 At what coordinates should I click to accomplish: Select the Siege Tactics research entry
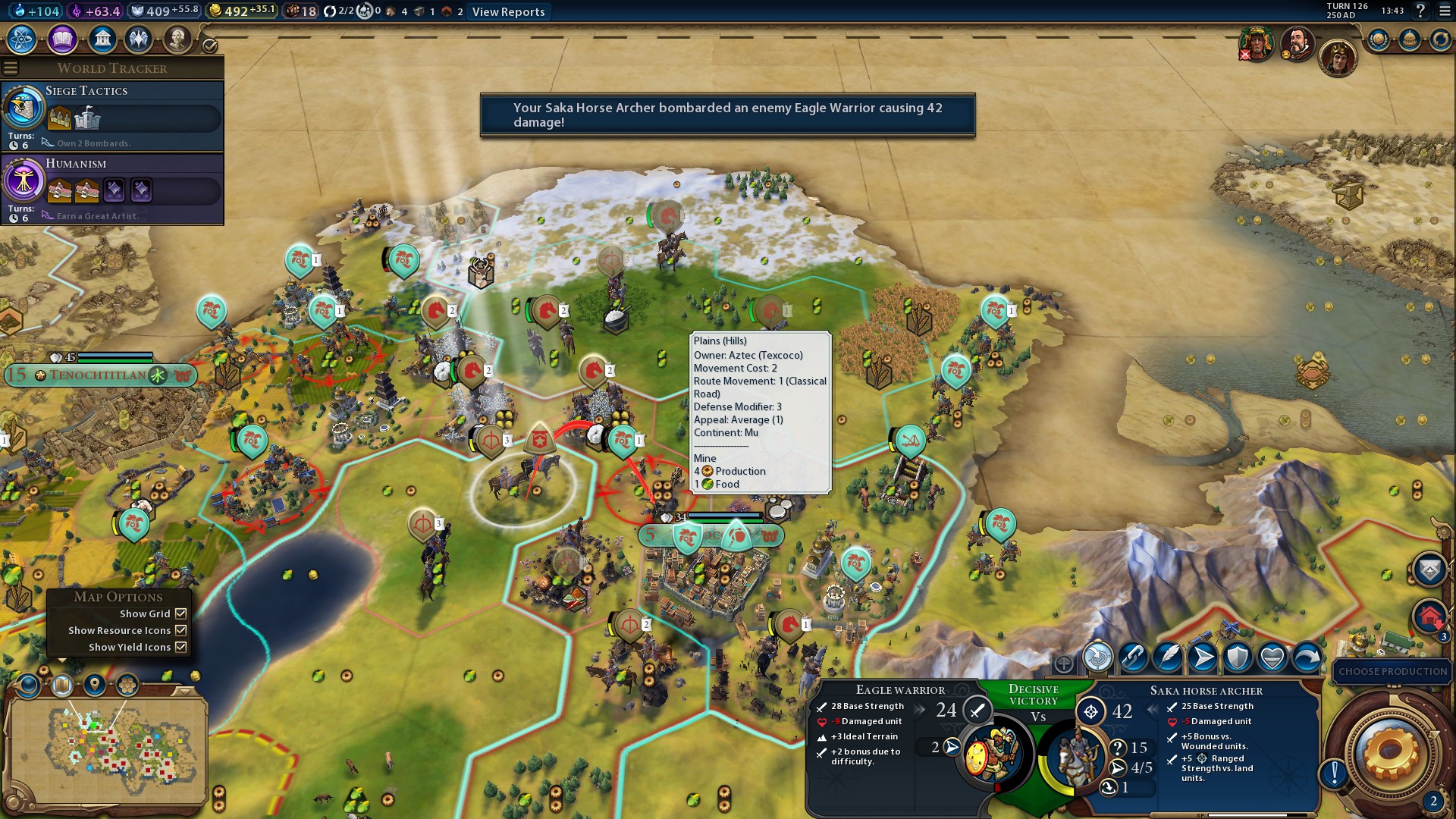pyautogui.click(x=112, y=115)
